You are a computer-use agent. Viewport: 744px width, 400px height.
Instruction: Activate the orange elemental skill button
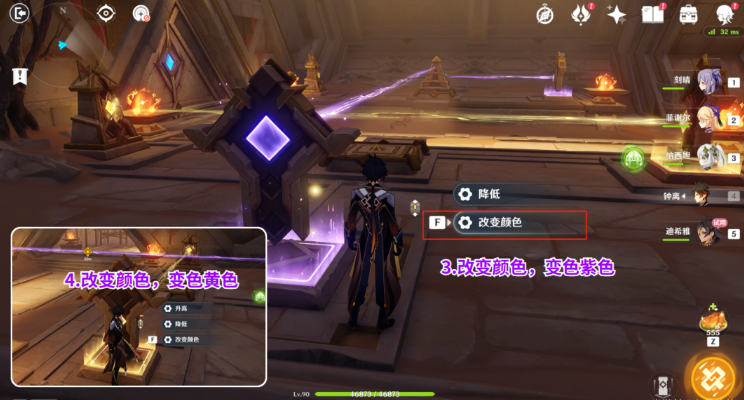pyautogui.click(x=715, y=377)
